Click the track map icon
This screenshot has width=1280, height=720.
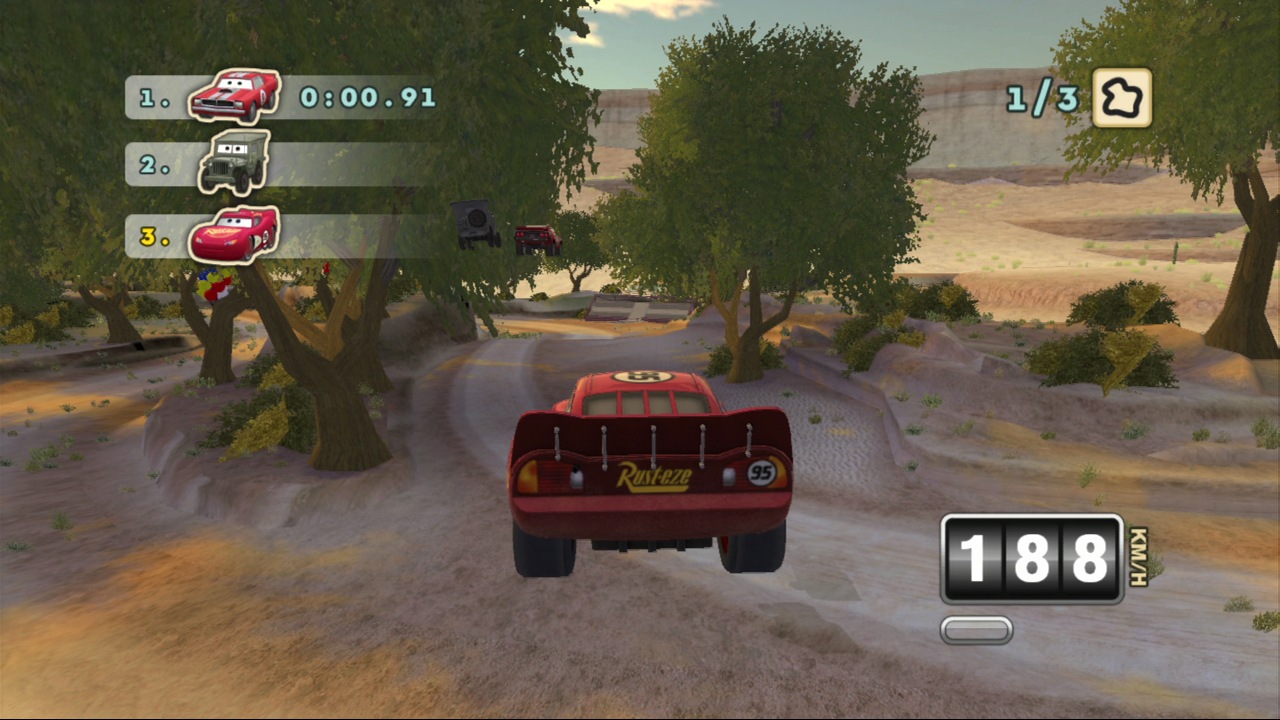[x=1121, y=98]
